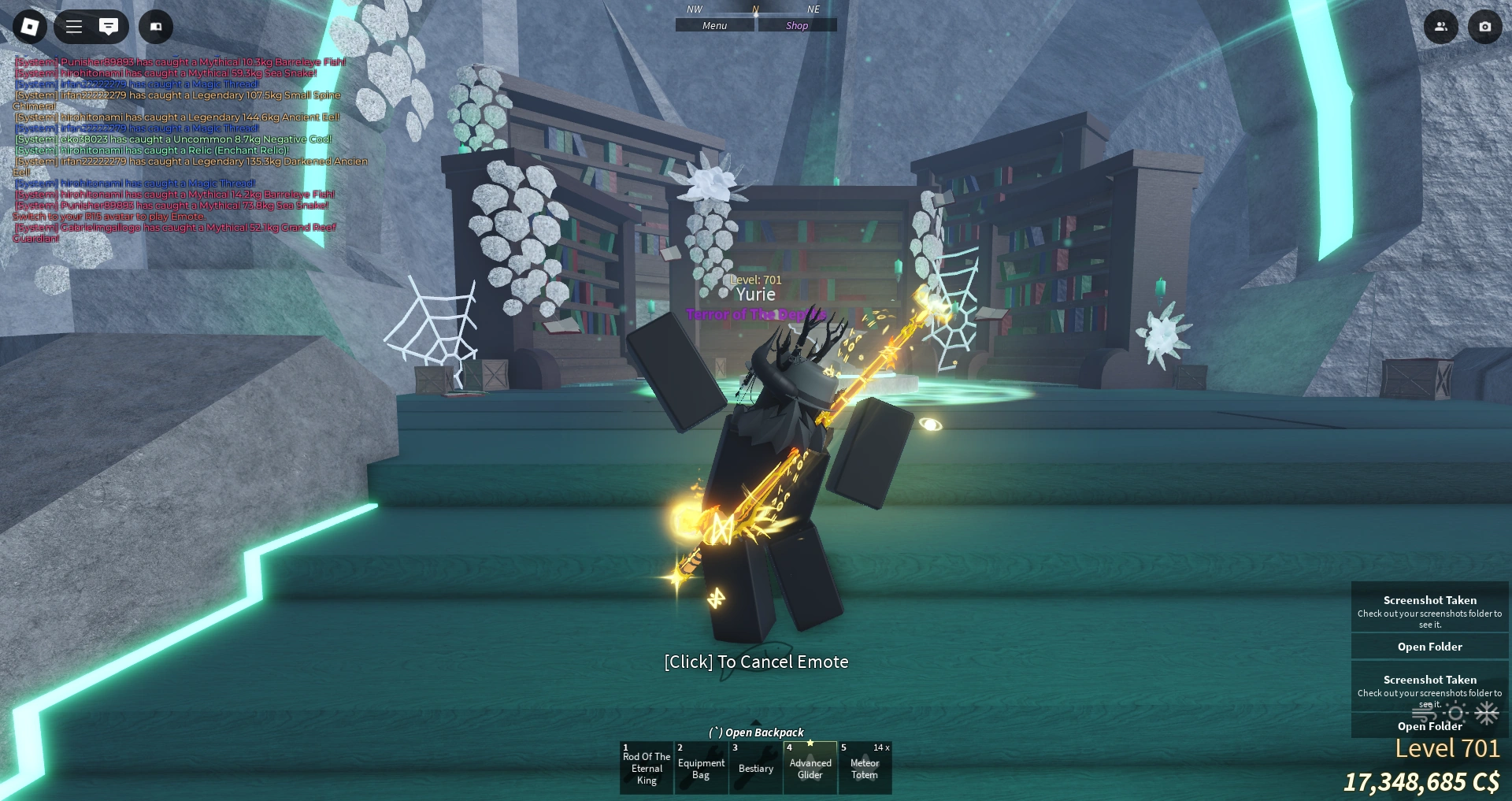Click the snowflake weather icon
This screenshot has width=1512, height=801.
pyautogui.click(x=1485, y=714)
